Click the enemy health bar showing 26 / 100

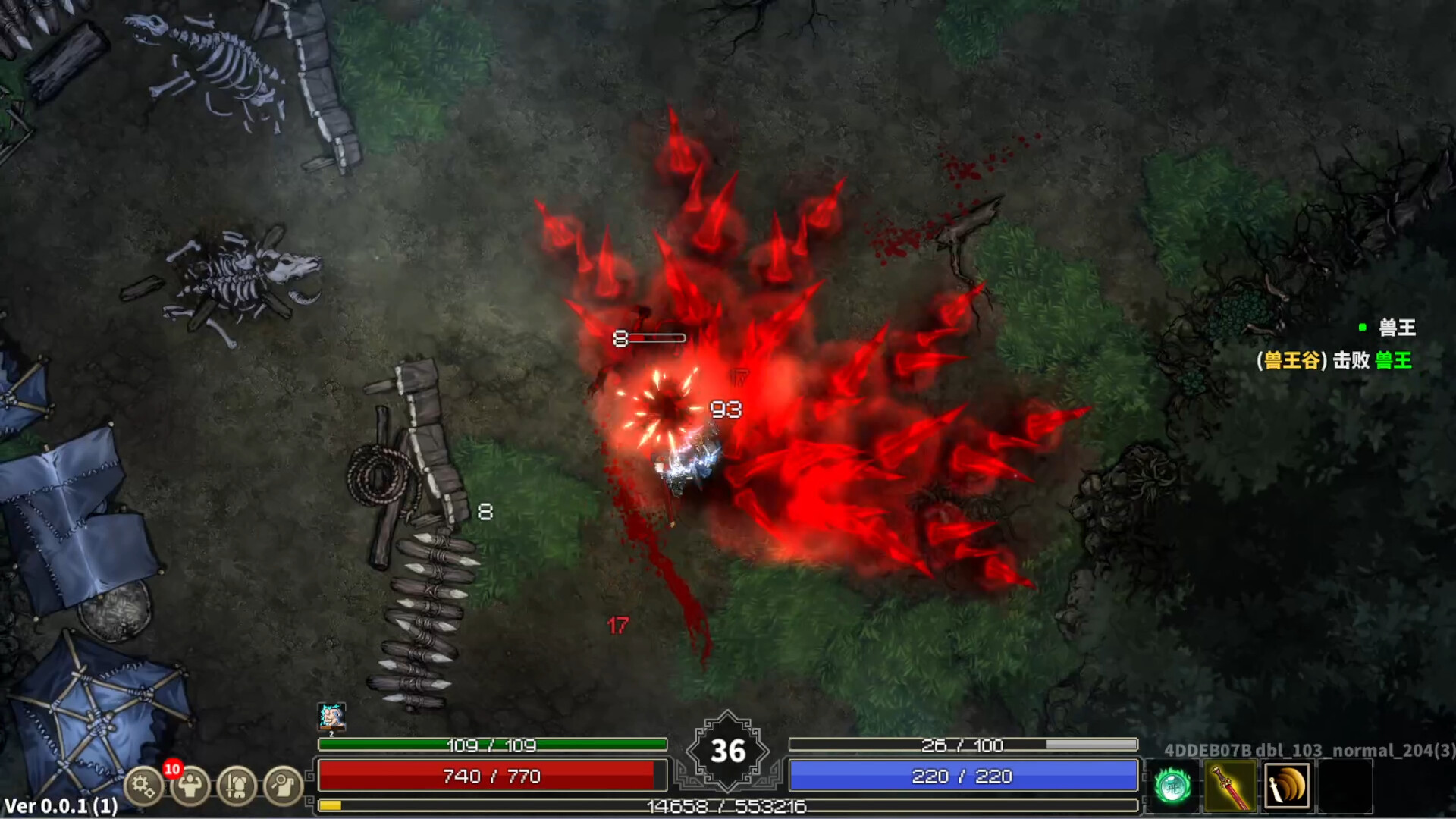tap(963, 745)
